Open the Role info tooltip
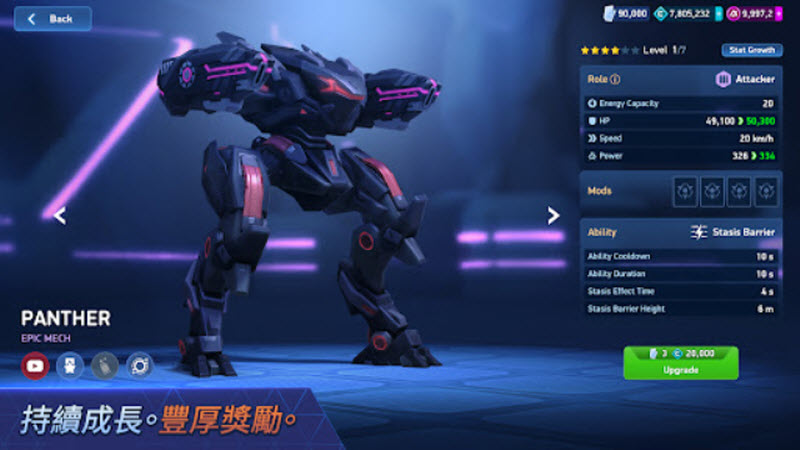 pyautogui.click(x=615, y=80)
